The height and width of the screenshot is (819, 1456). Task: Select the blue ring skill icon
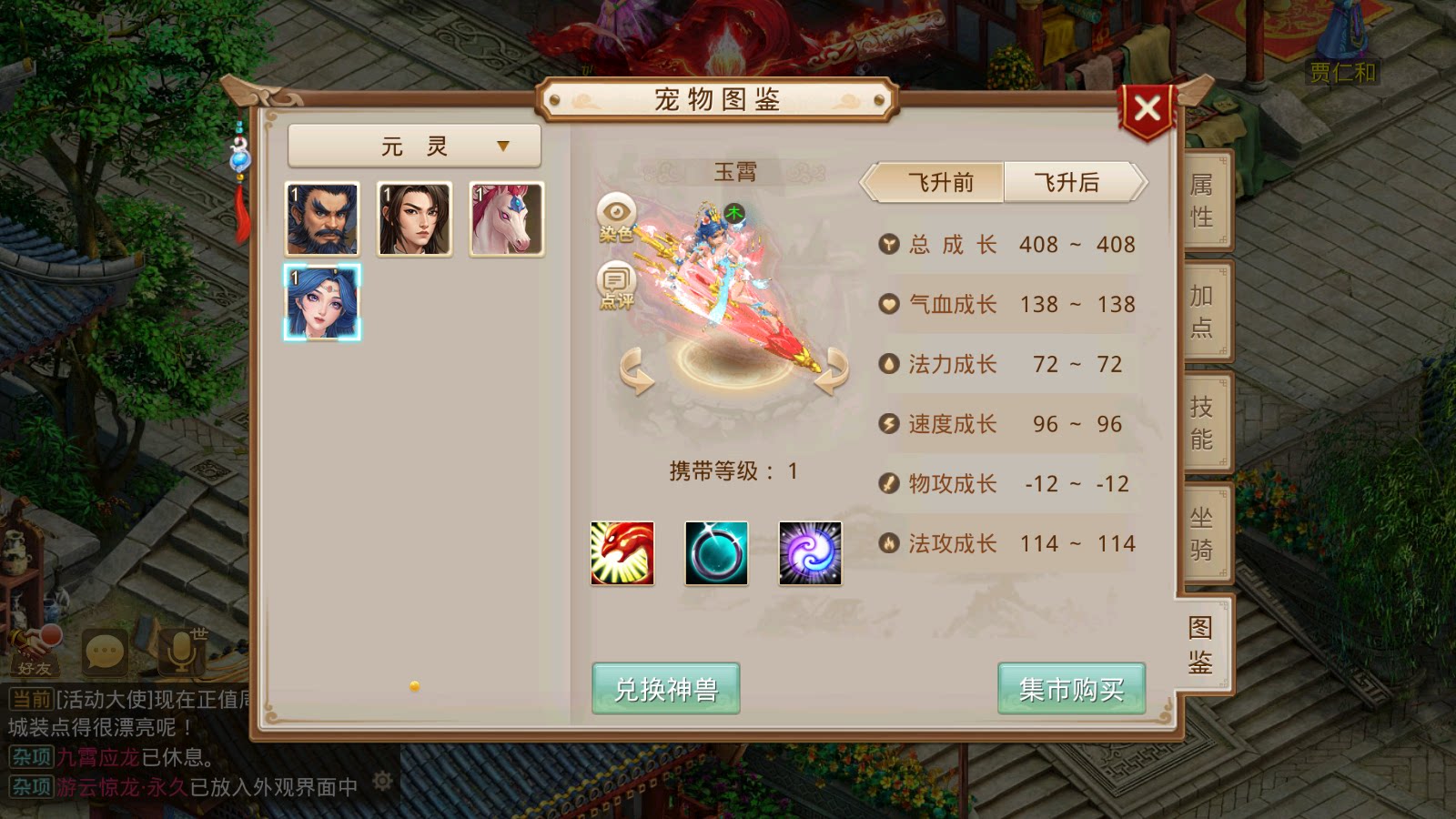717,554
